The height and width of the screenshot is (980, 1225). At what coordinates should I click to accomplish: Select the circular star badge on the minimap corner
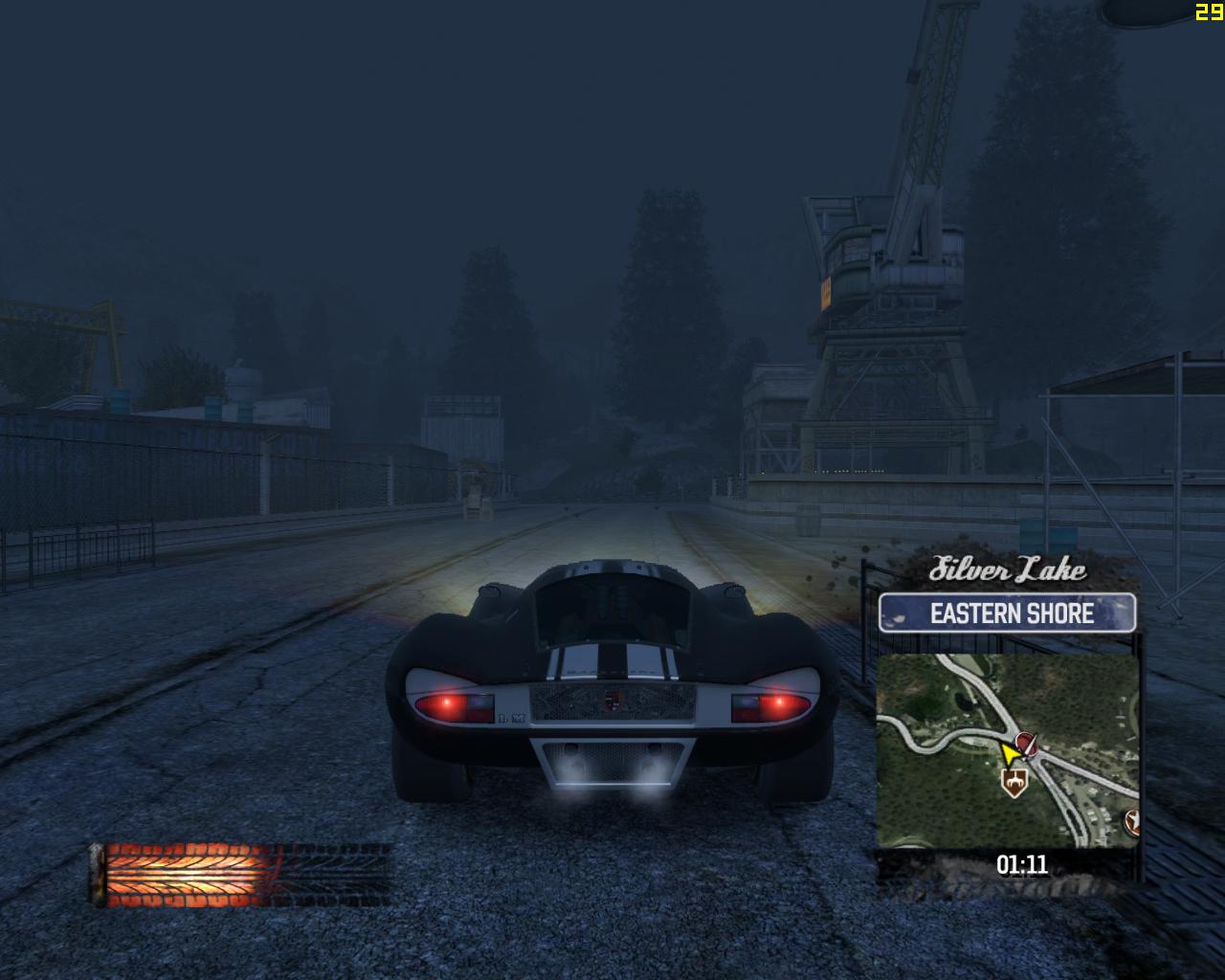coord(1131,821)
